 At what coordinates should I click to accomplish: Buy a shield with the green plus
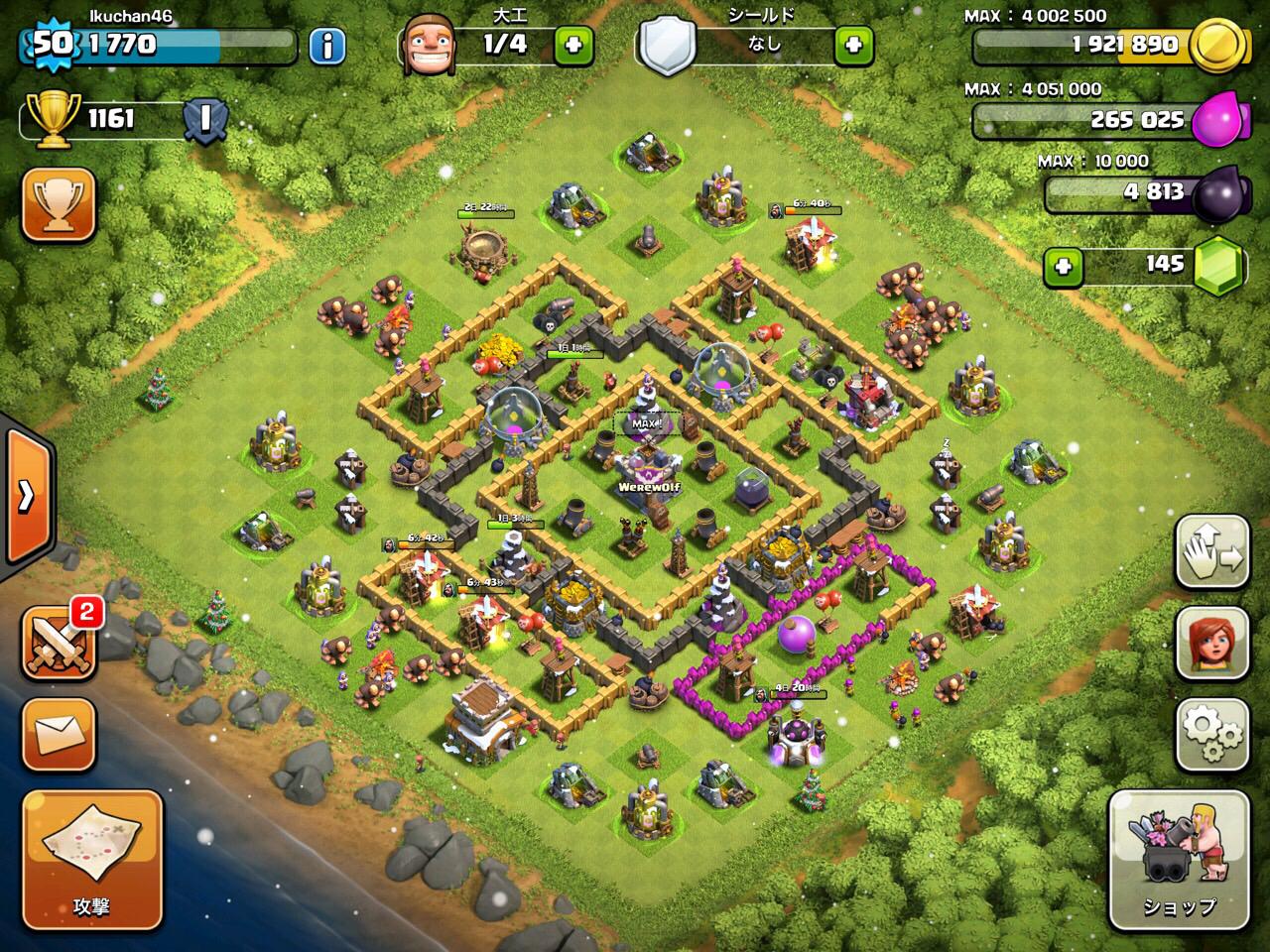tap(853, 45)
